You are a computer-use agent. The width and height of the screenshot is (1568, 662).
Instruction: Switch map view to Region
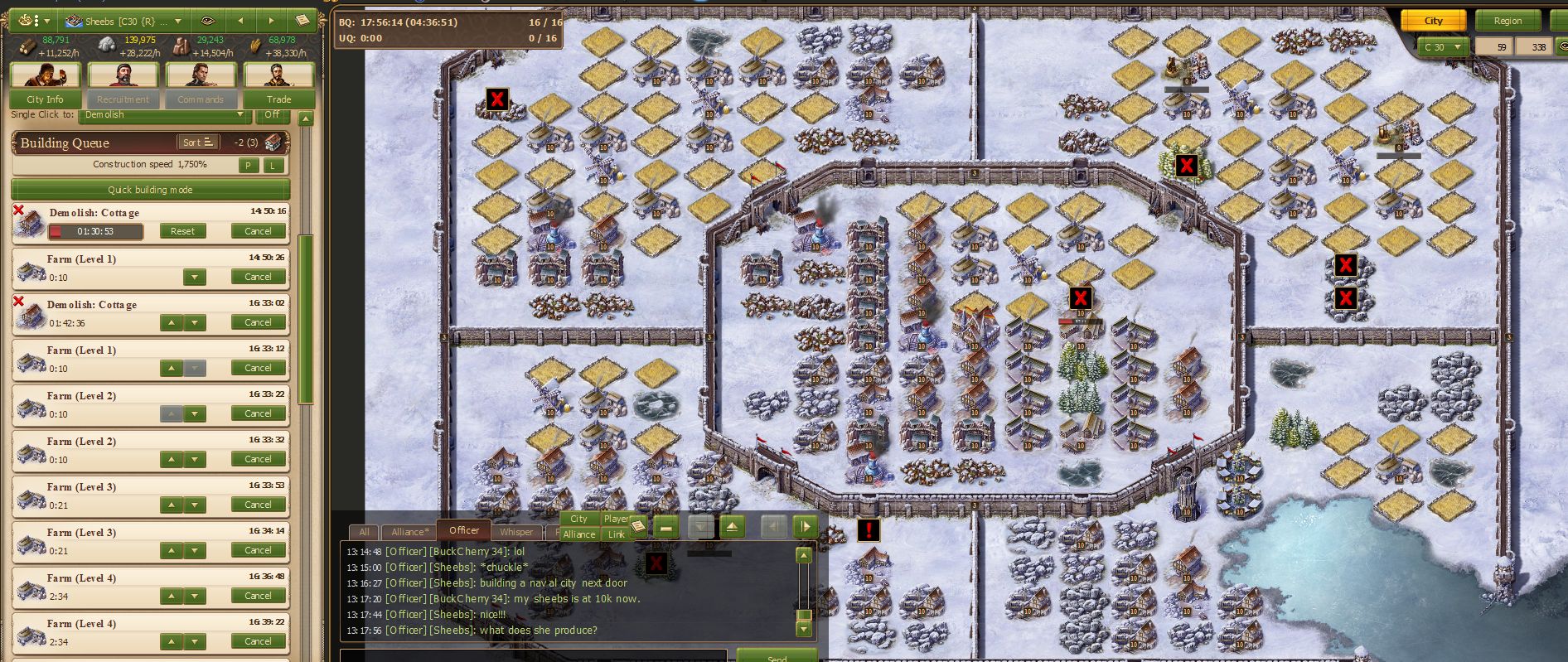tap(1508, 21)
